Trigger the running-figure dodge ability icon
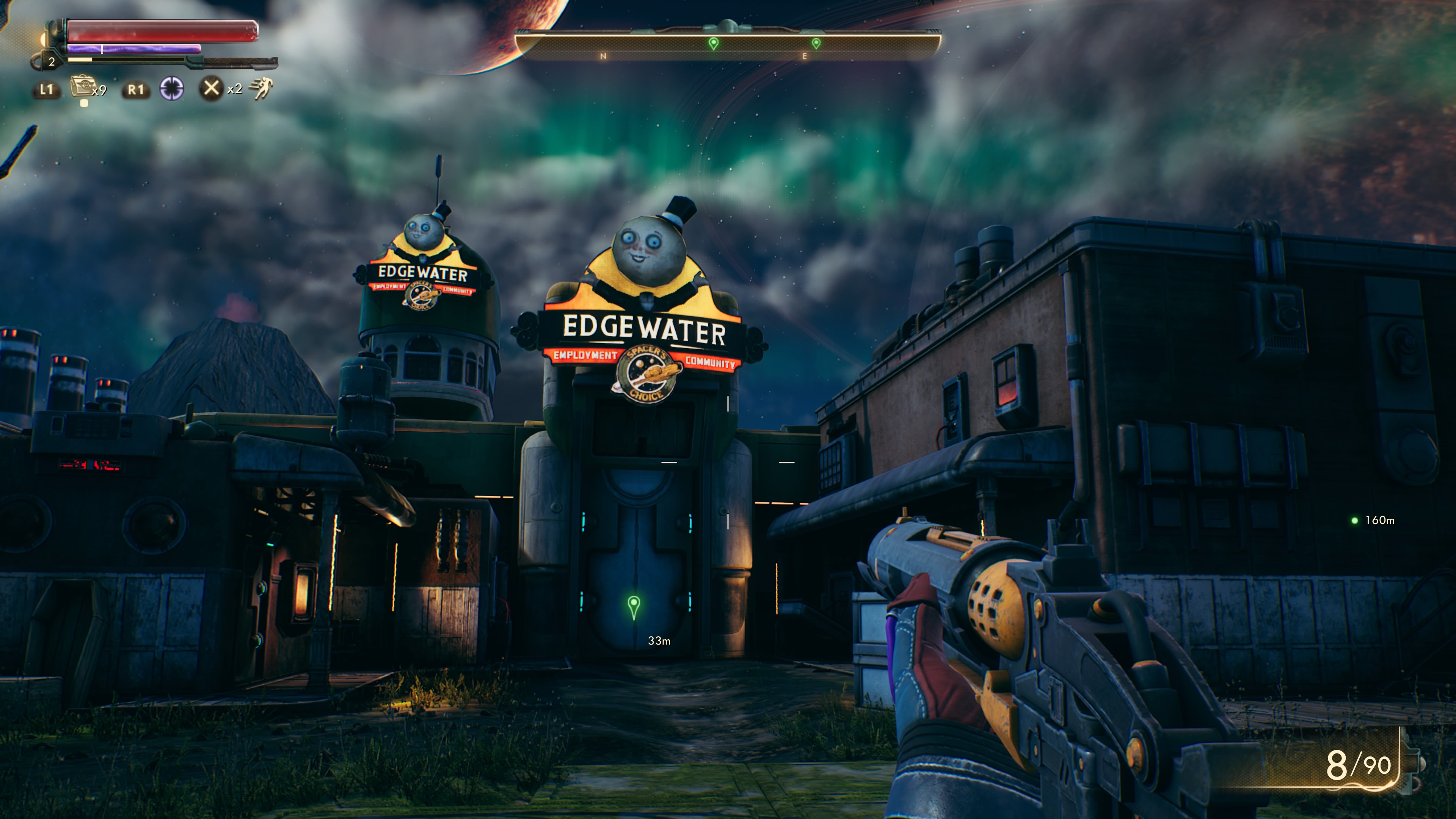Screen dimensions: 1456x819 click(261, 89)
